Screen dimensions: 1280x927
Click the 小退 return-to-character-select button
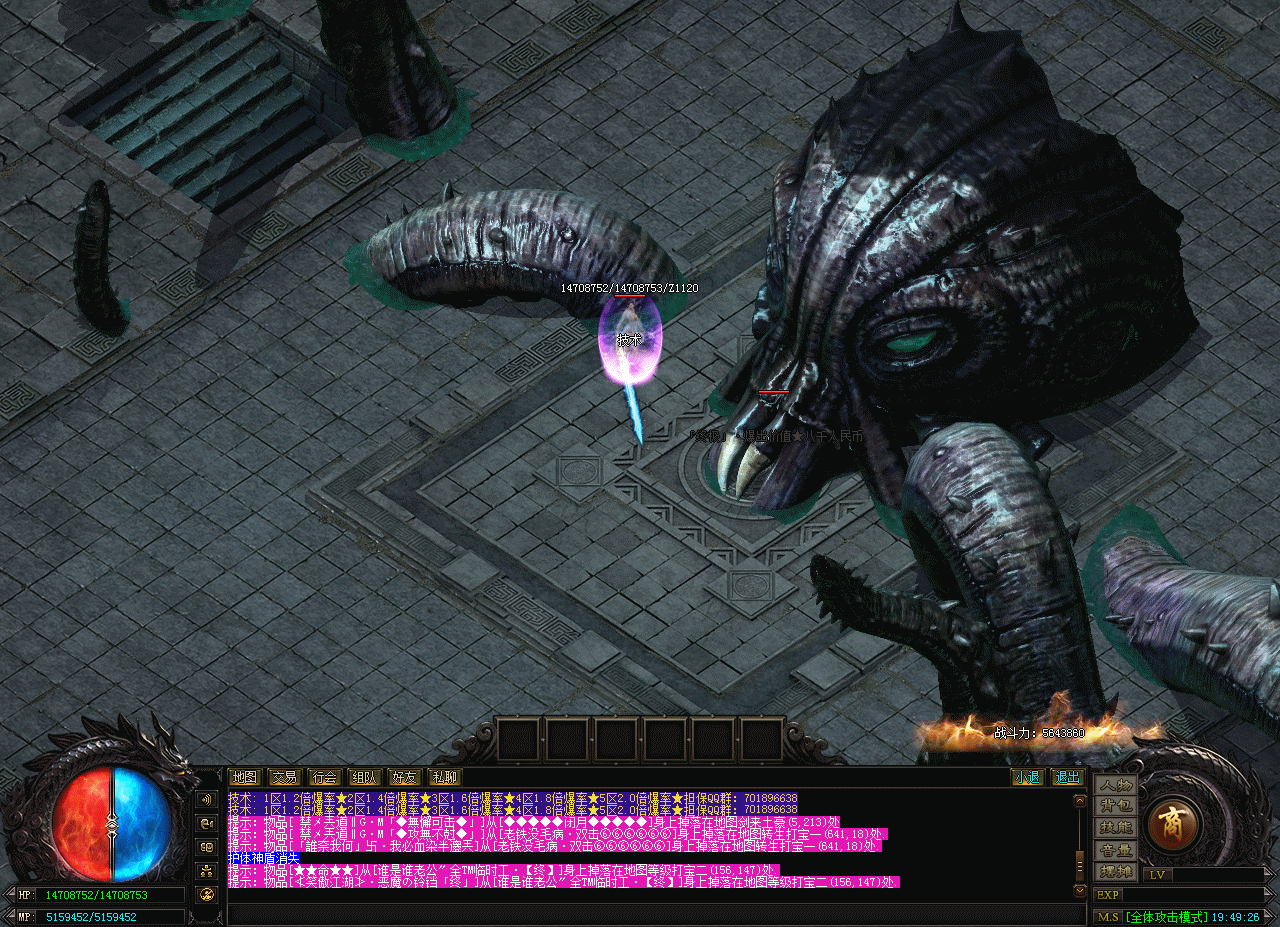pos(1026,777)
